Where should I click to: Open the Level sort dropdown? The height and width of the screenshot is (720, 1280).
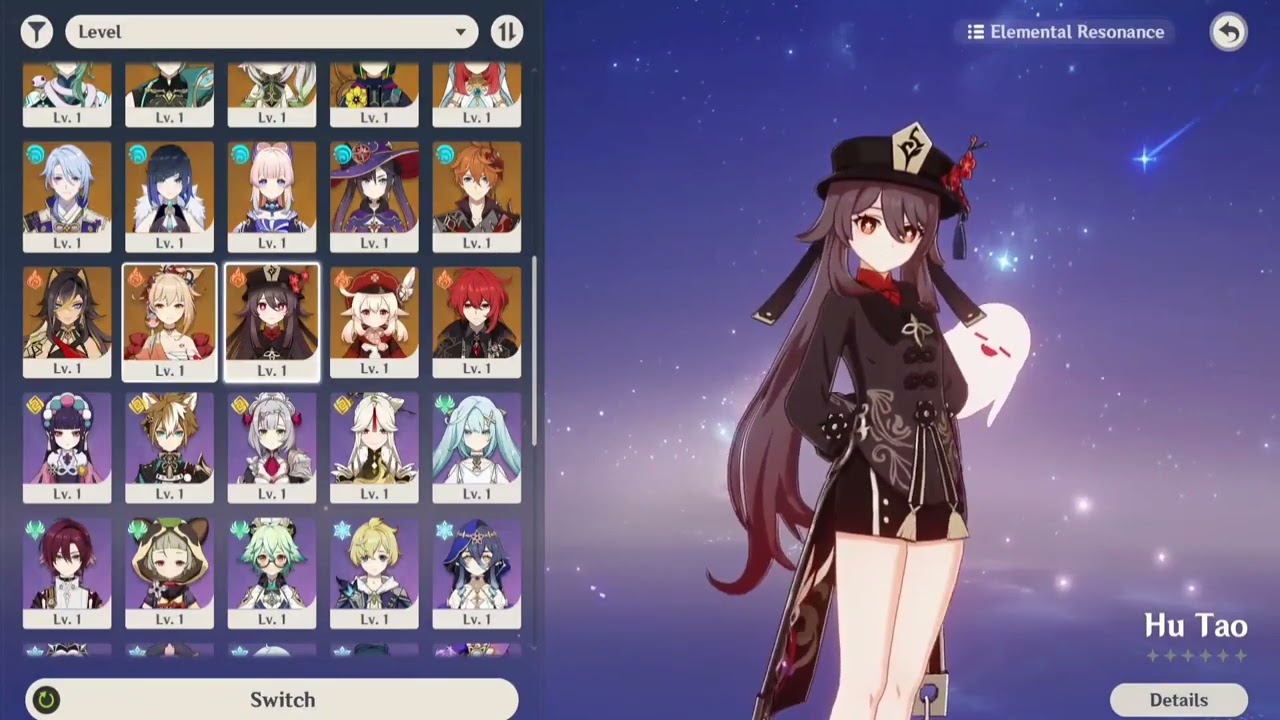pyautogui.click(x=270, y=32)
